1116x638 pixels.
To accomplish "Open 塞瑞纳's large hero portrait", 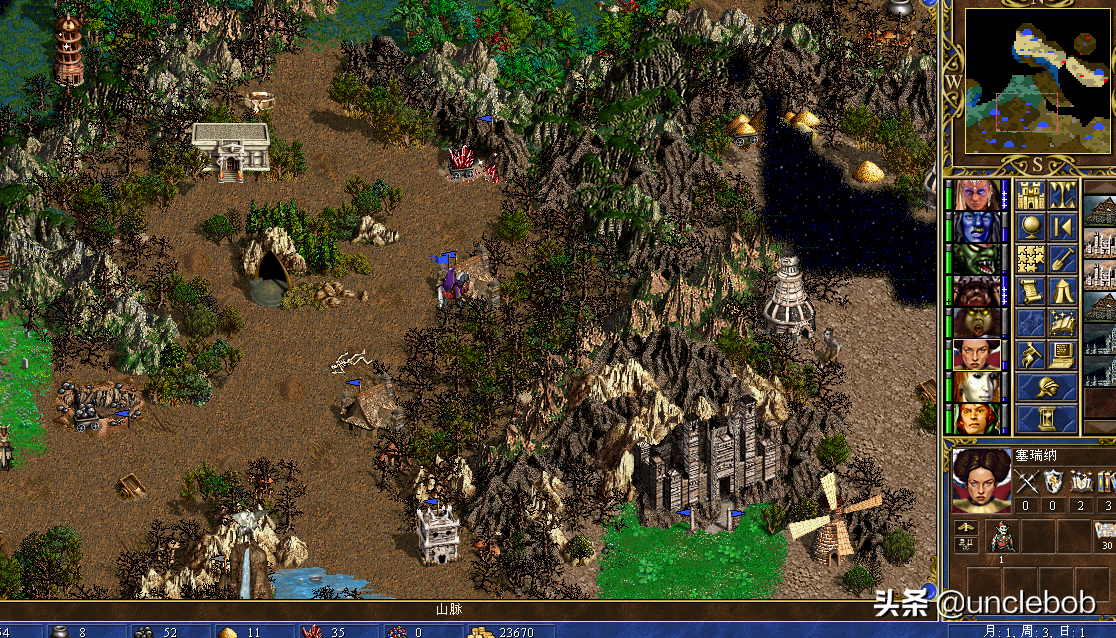I will 980,480.
